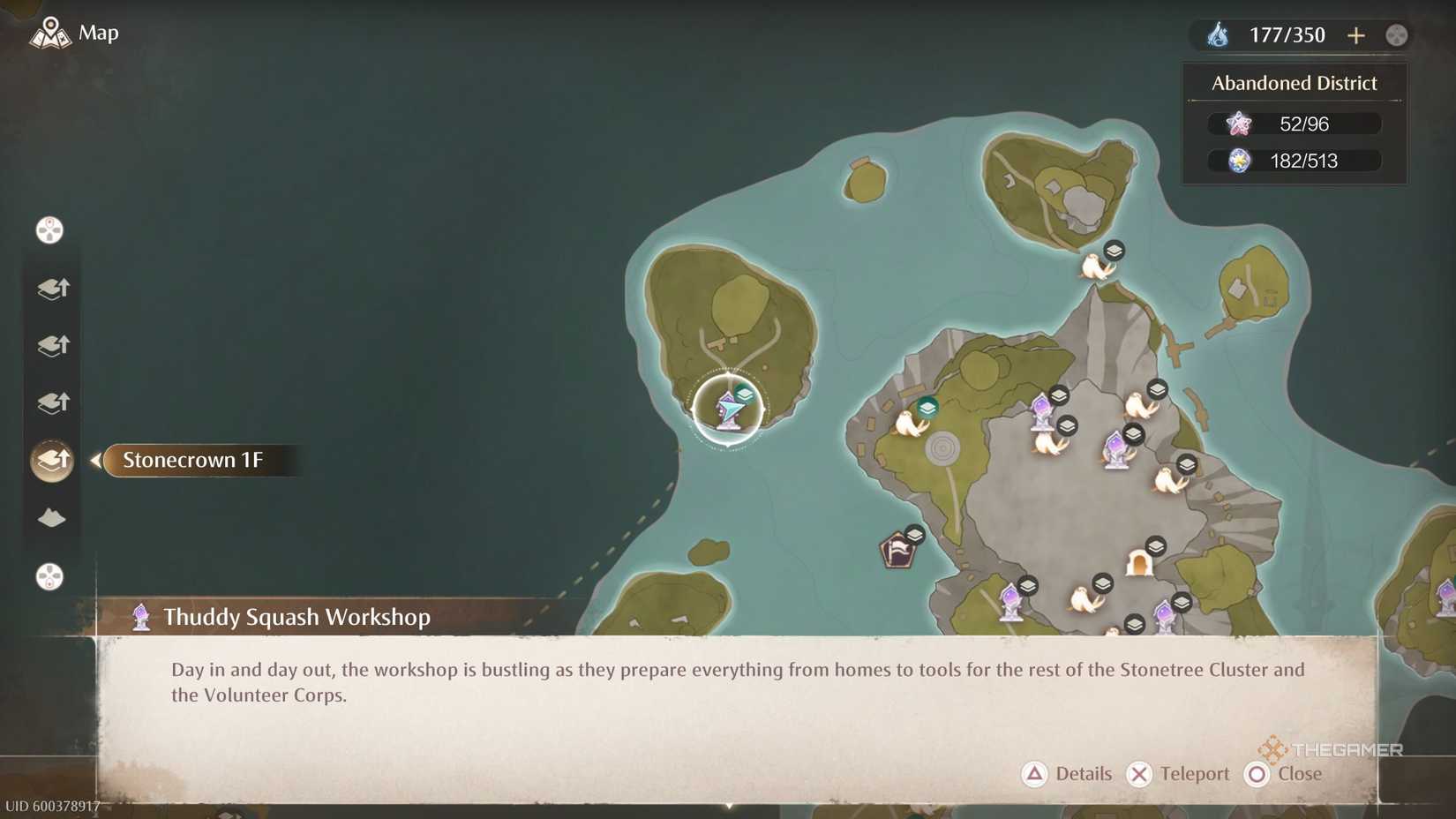Click the cave entrance door marker
Image resolution: width=1456 pixels, height=819 pixels.
(1138, 563)
